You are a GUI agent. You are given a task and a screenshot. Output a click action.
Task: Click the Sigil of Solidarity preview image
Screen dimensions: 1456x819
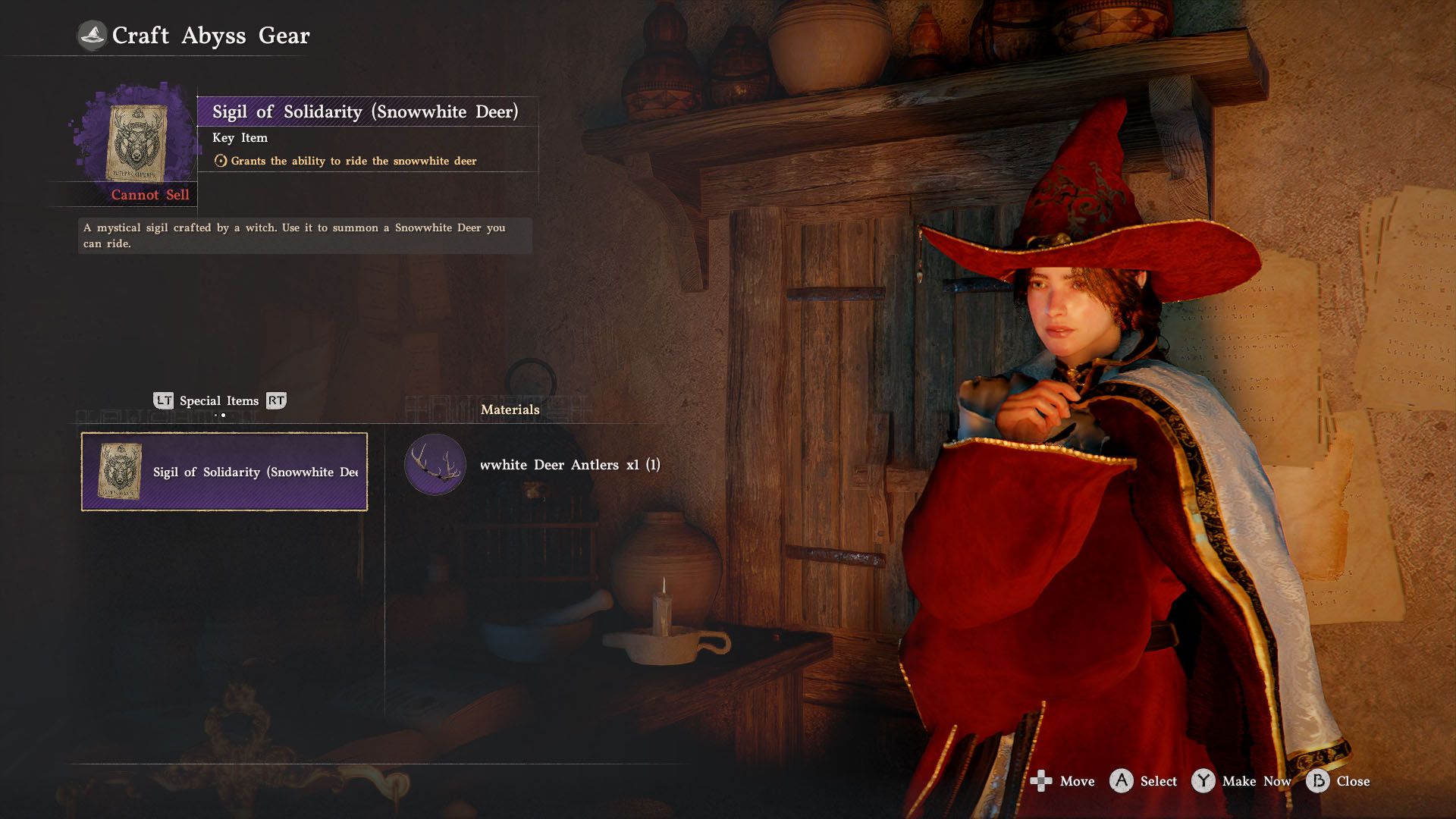coord(137,143)
